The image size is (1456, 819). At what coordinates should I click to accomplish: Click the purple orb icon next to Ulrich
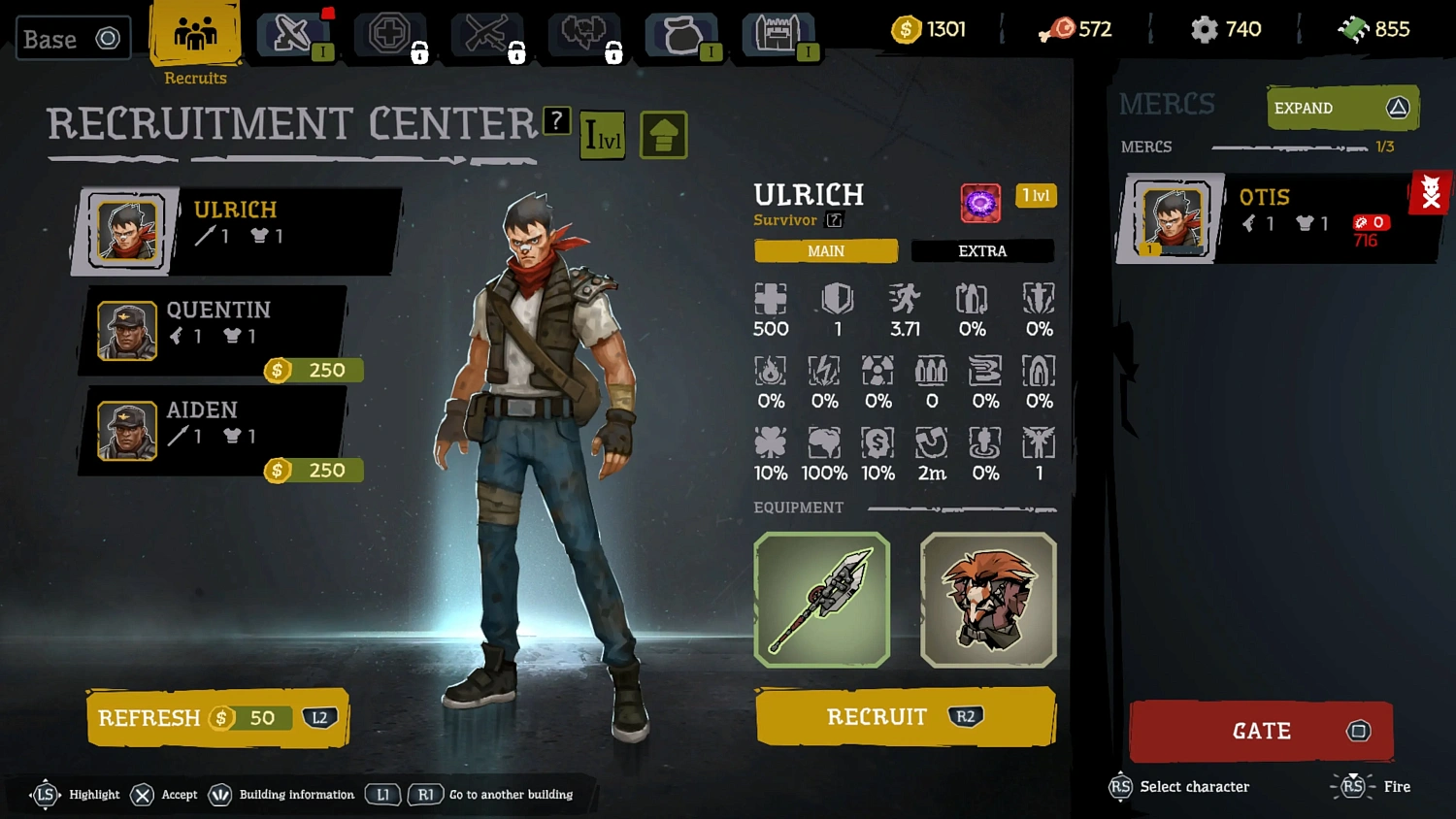[x=980, y=203]
